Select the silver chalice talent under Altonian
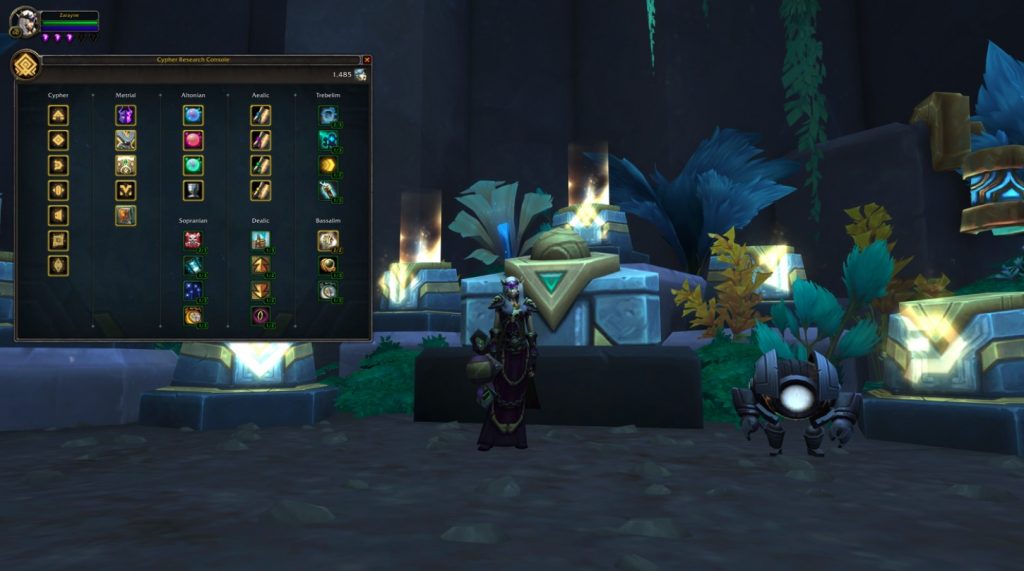Screen dimensions: 1024x571 (193, 190)
